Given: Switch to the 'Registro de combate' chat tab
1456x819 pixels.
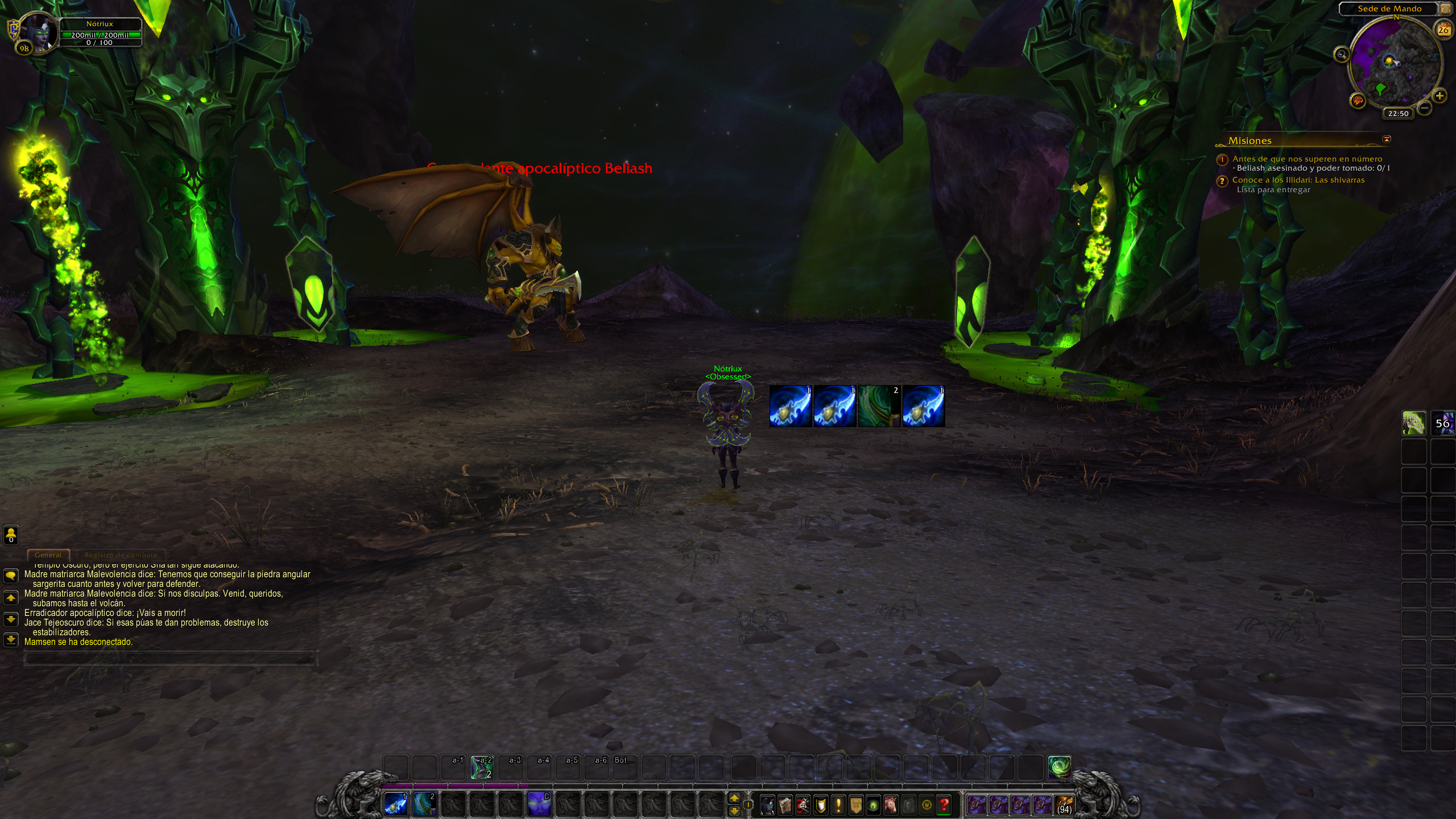Looking at the screenshot, I should 121,555.
